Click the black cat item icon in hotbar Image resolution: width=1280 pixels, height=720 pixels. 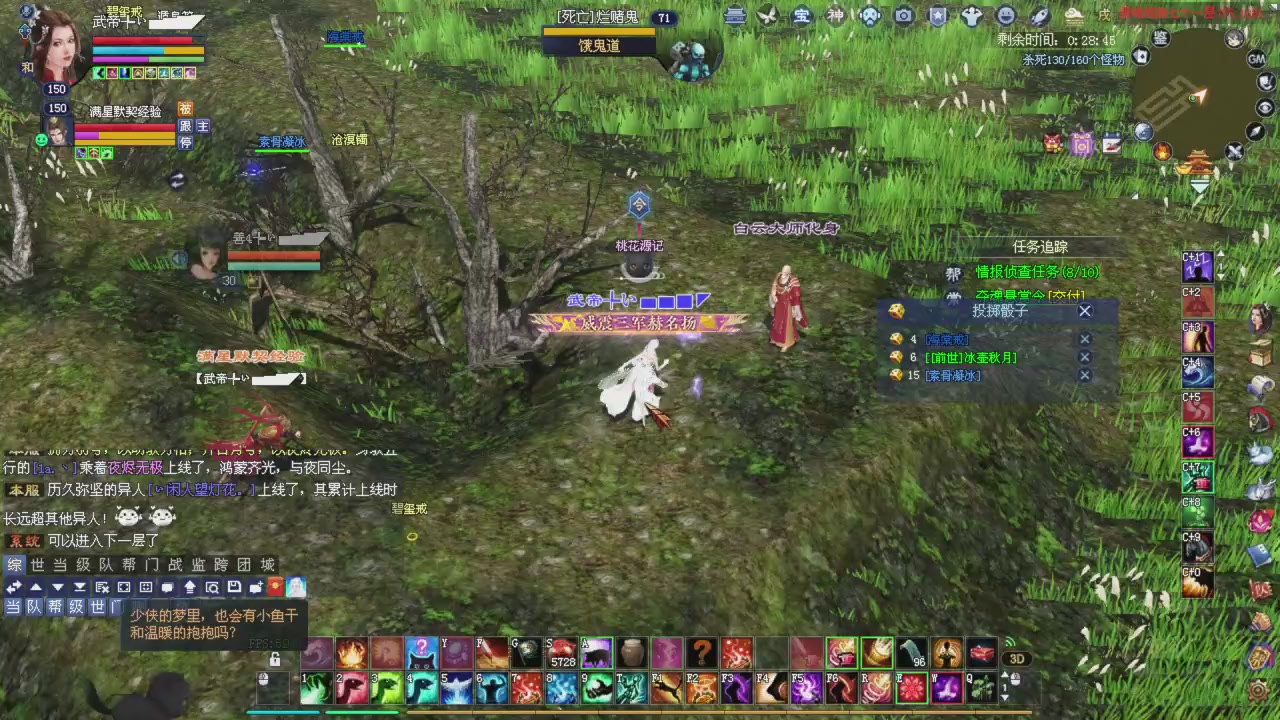point(420,653)
